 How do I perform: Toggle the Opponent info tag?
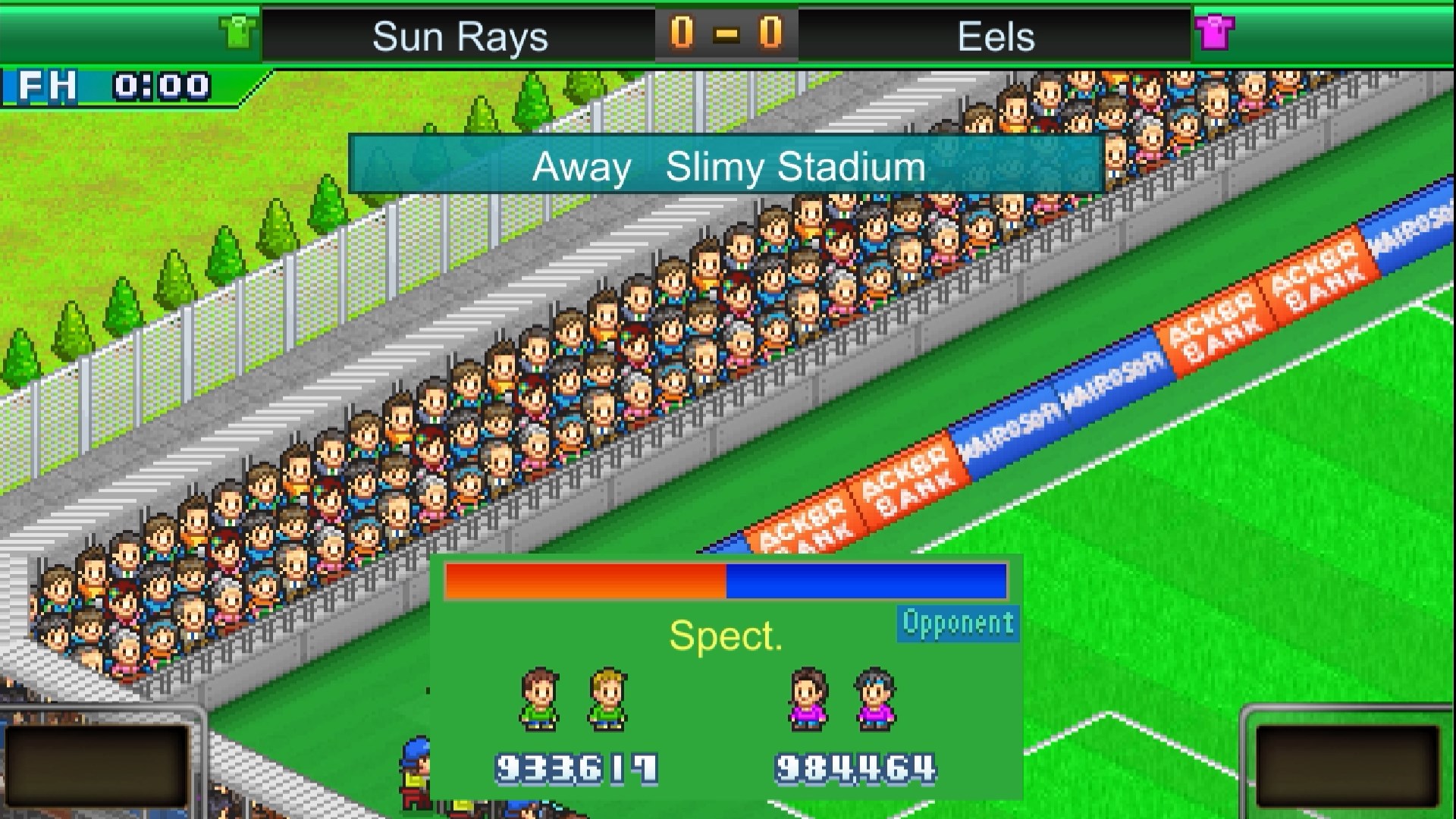tap(957, 623)
